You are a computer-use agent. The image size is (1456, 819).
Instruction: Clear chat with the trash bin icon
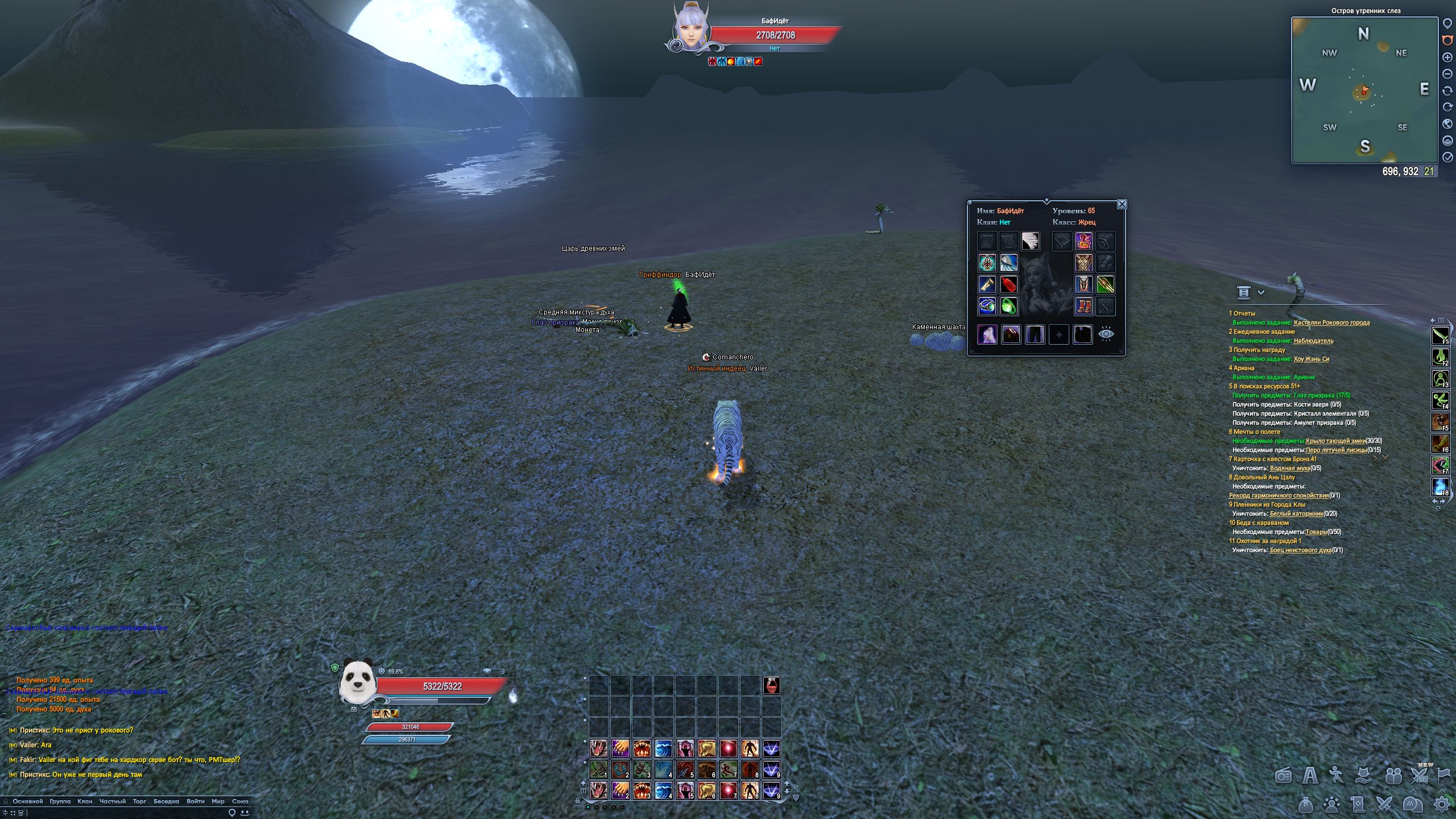pyautogui.click(x=20, y=813)
